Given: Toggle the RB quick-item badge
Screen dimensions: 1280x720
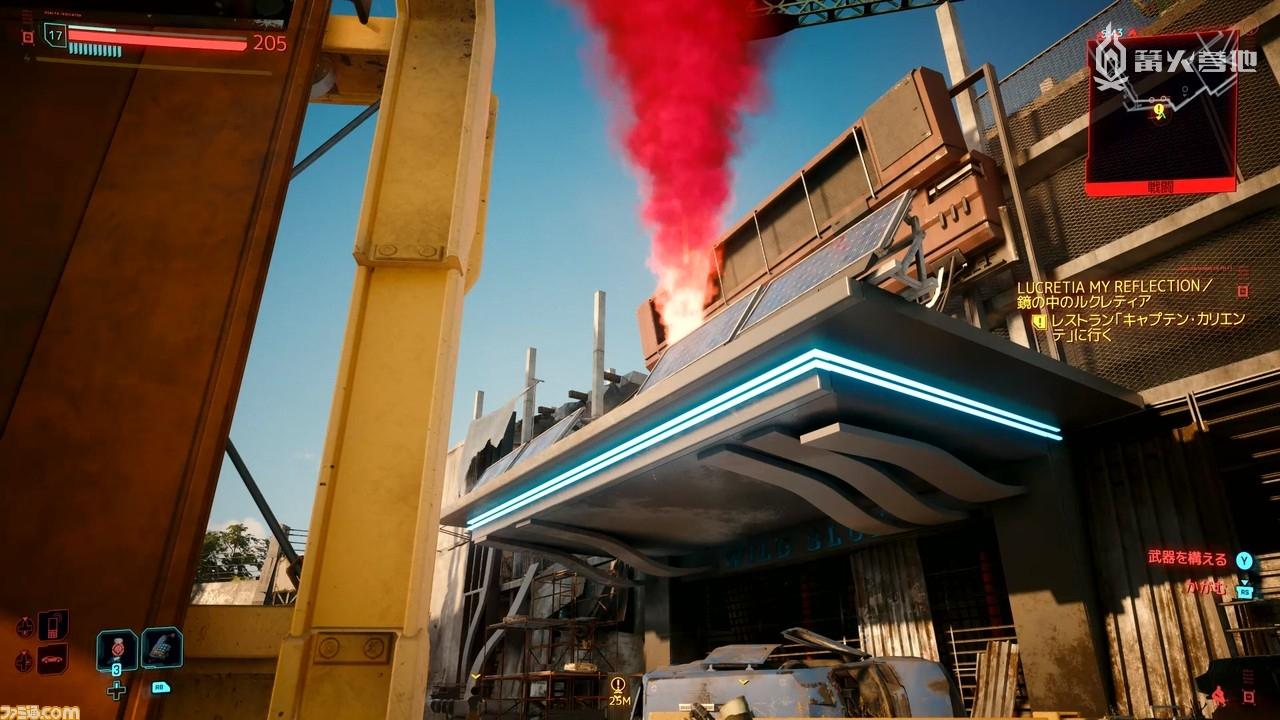Looking at the screenshot, I should tap(162, 687).
